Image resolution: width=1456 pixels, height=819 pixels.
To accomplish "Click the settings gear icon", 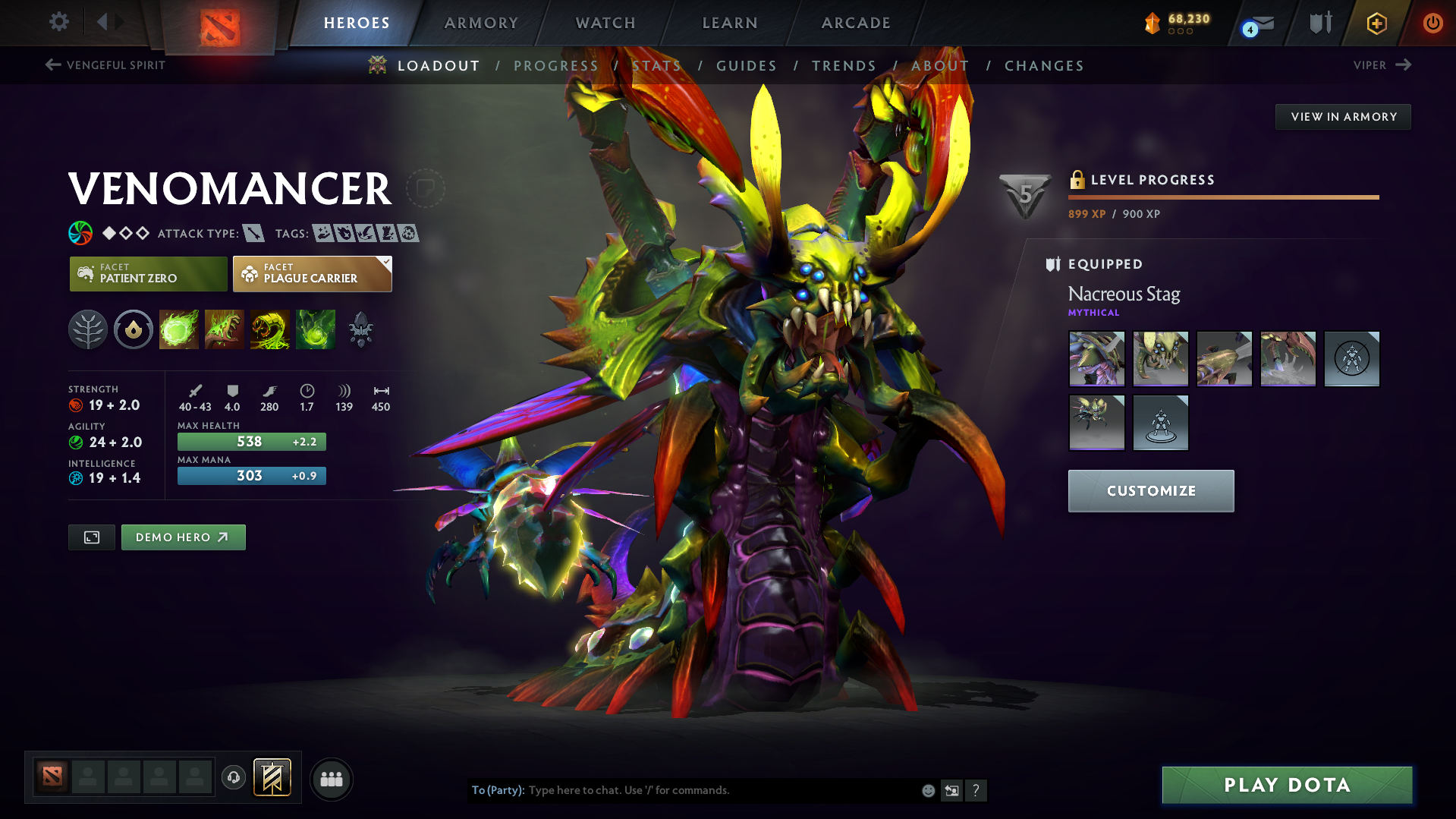I will pyautogui.click(x=58, y=22).
